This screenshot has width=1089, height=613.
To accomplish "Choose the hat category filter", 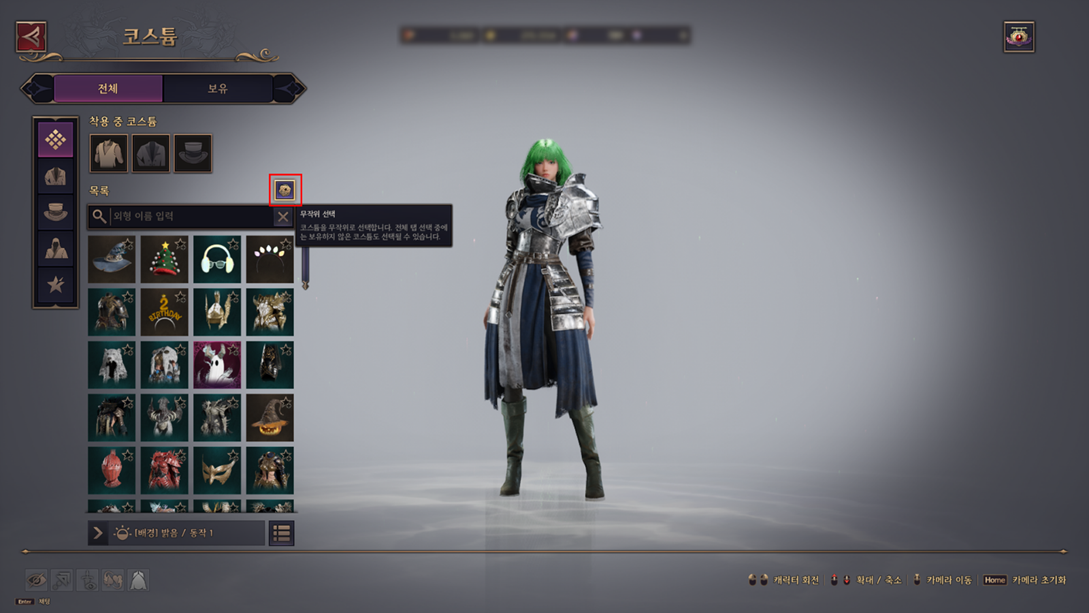I will [x=55, y=213].
